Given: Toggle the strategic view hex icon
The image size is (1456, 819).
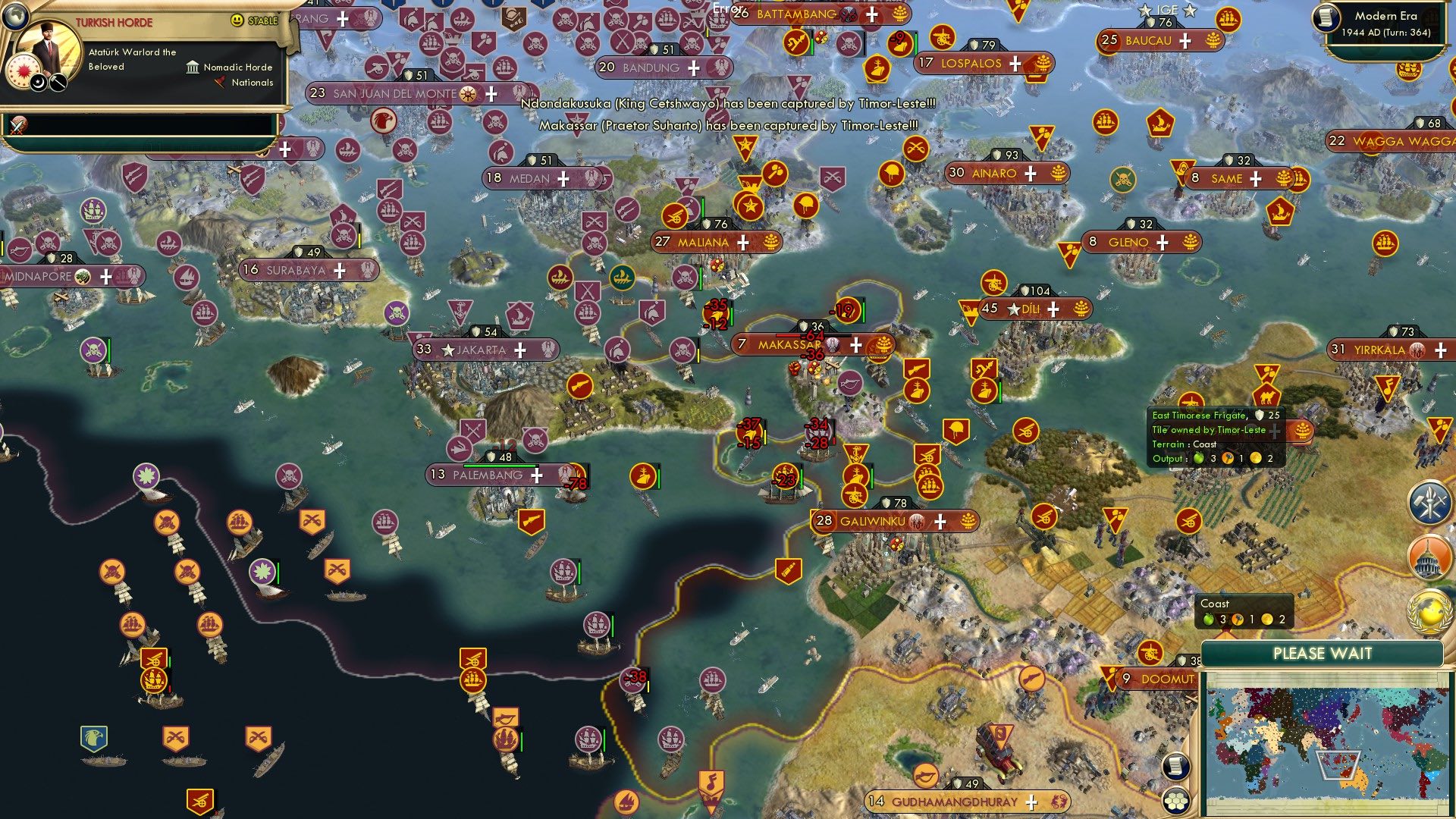Looking at the screenshot, I should [x=1175, y=802].
